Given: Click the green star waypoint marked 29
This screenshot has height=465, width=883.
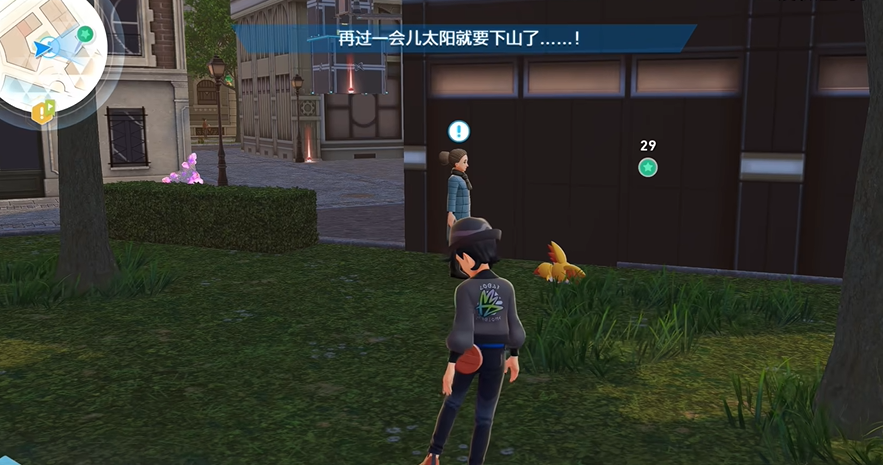Looking at the screenshot, I should (x=648, y=167).
